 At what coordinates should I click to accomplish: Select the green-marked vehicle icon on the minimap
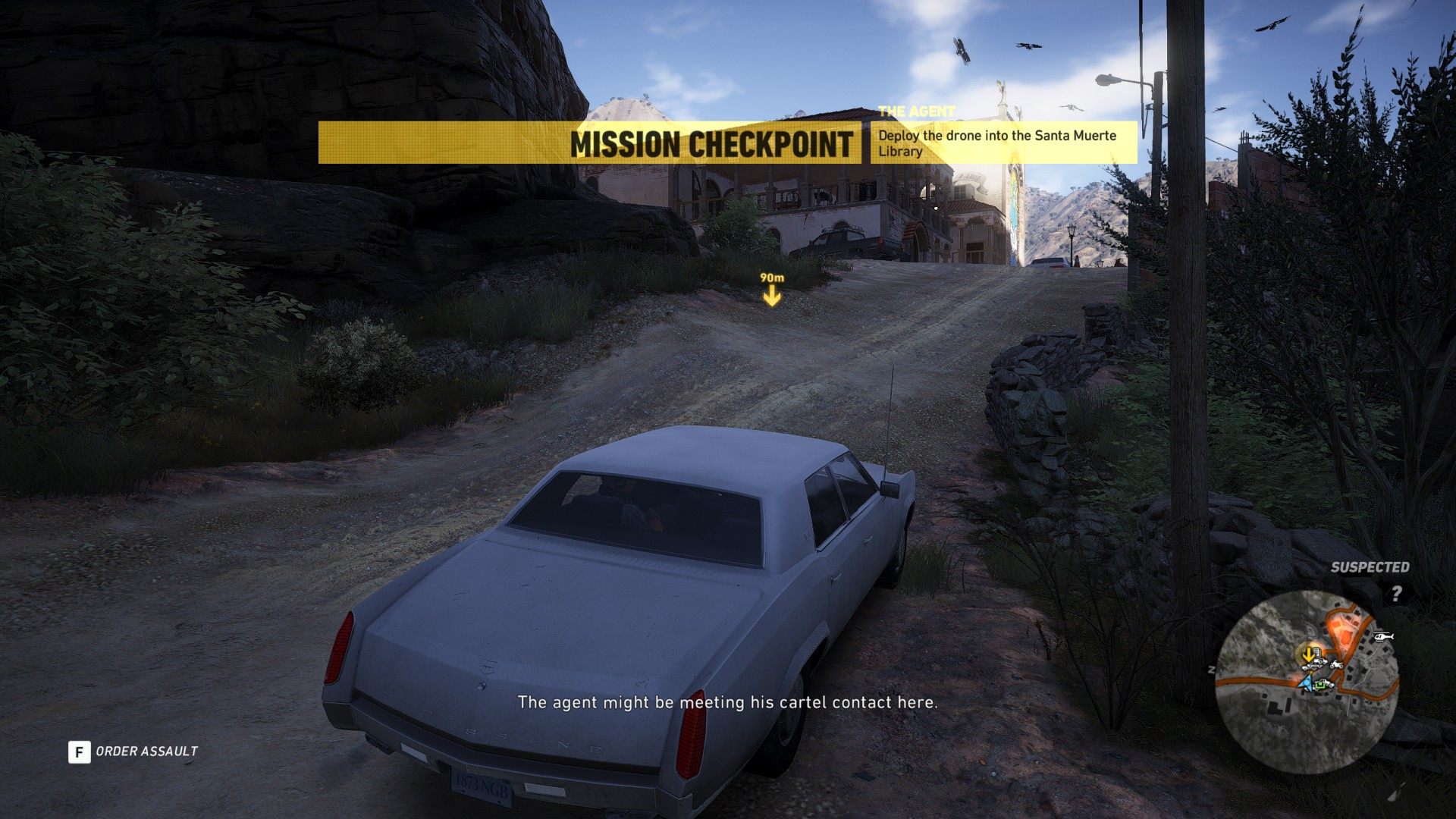[x=1322, y=685]
